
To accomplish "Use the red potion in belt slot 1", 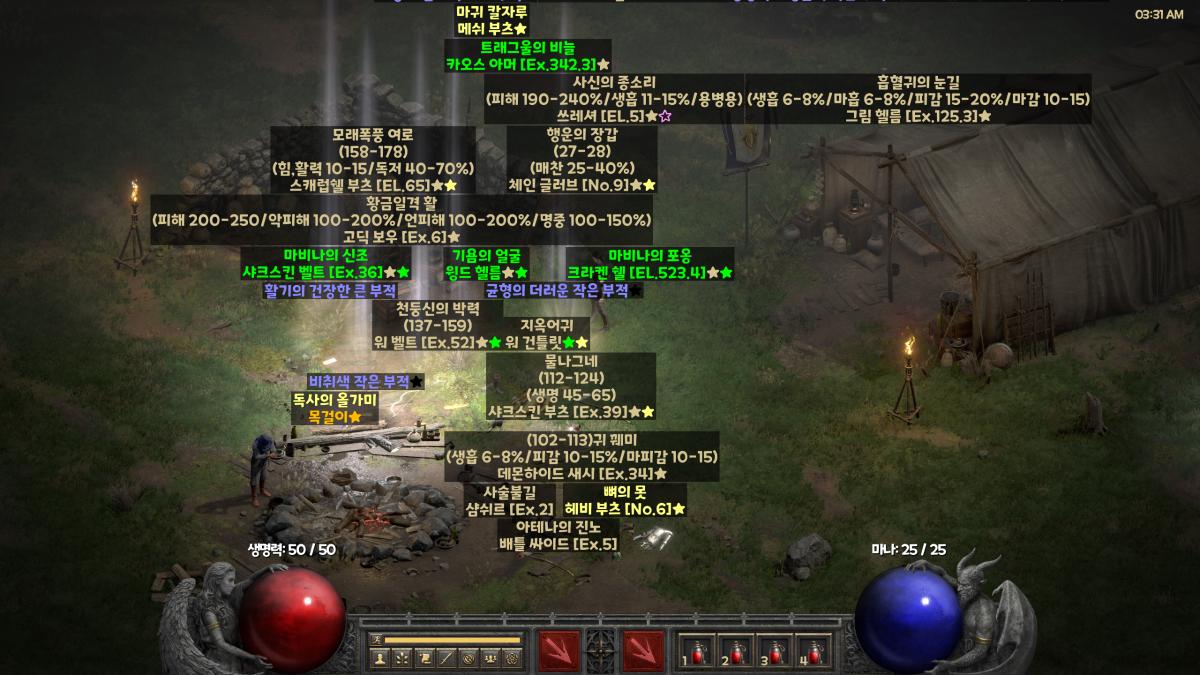I will tap(694, 650).
